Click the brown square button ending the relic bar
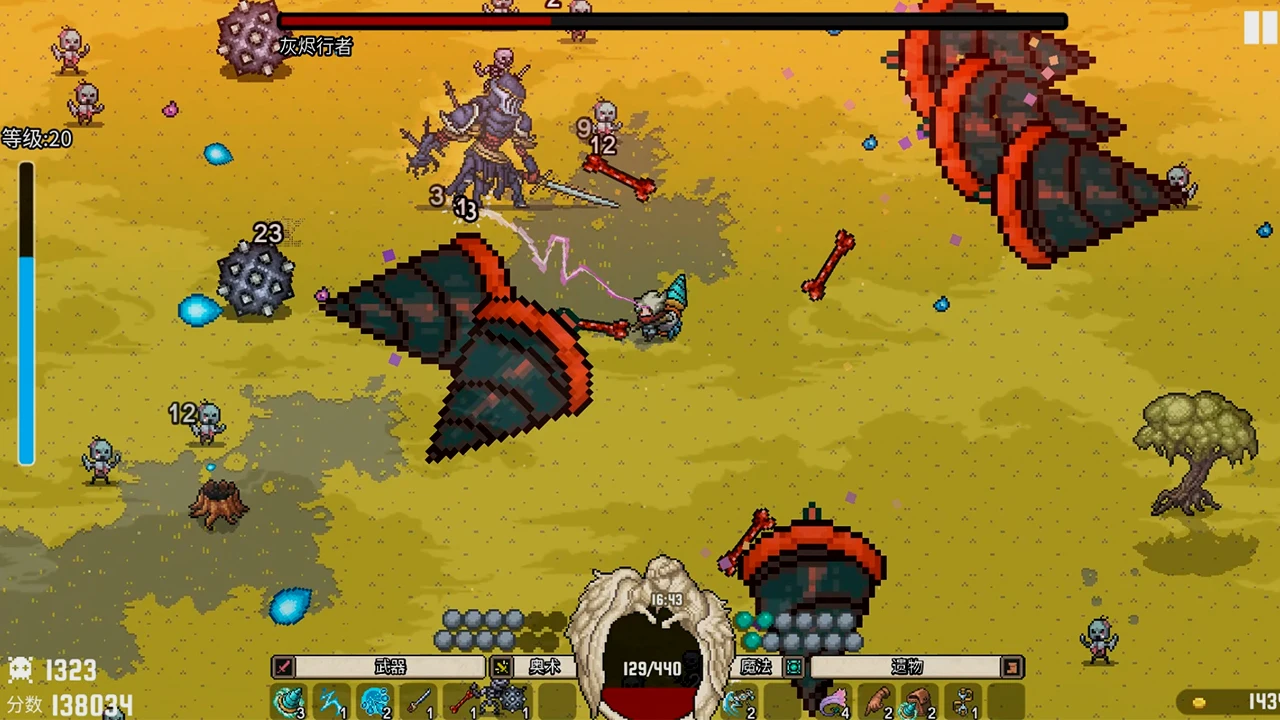 (1012, 666)
